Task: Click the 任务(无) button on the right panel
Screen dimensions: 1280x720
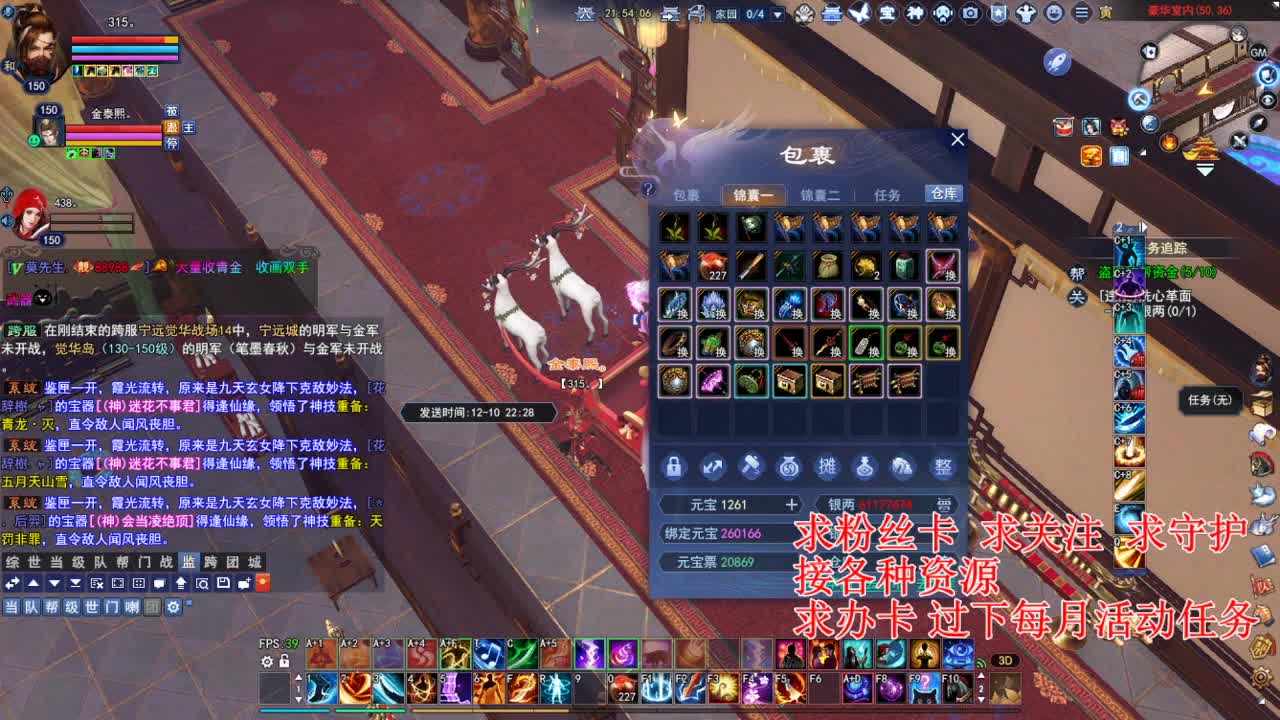Action: [1208, 399]
